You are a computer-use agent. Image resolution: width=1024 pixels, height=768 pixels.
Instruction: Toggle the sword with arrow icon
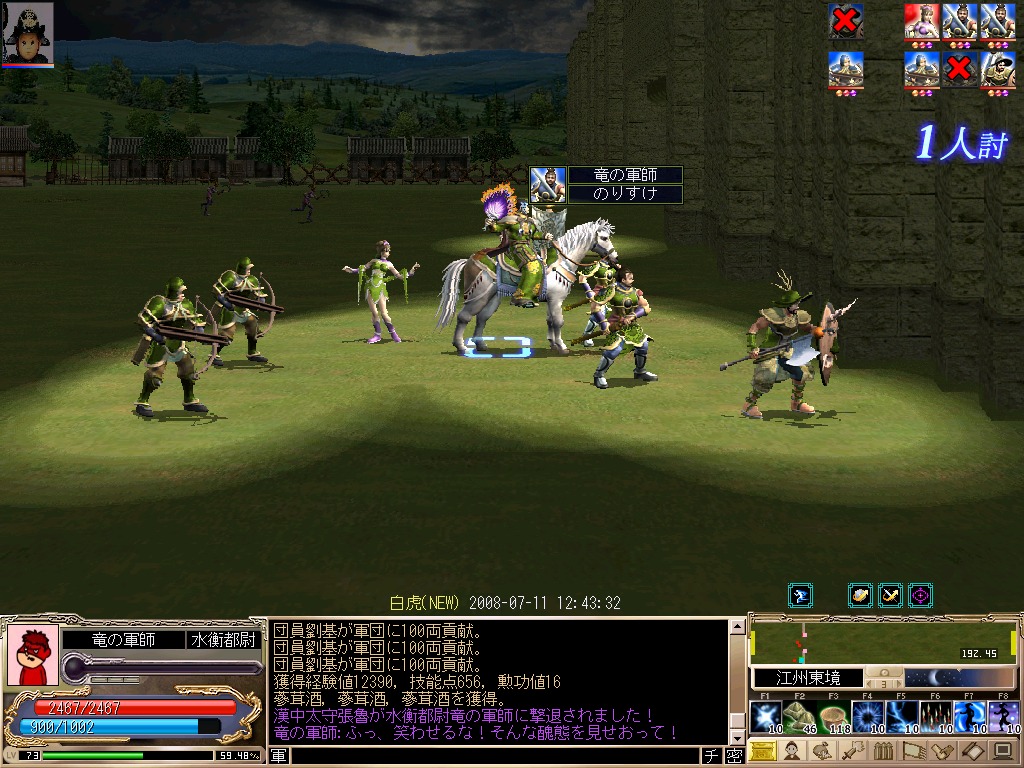[x=890, y=596]
